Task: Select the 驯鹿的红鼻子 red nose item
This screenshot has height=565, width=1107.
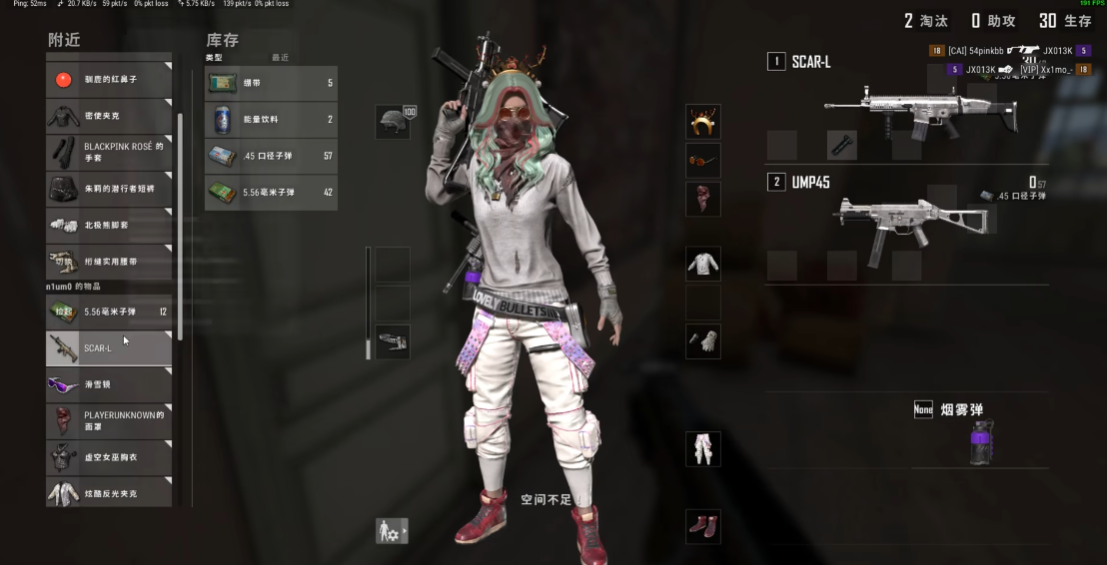Action: point(109,79)
